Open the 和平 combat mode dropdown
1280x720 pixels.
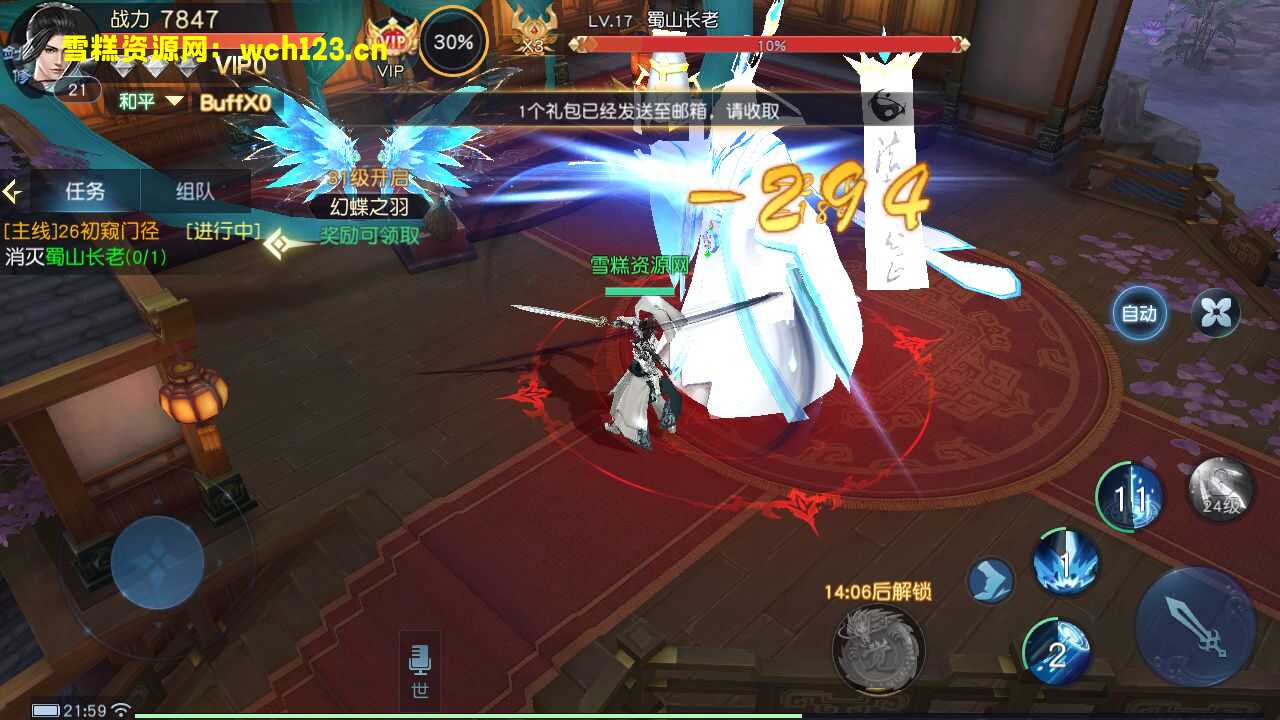[151, 101]
